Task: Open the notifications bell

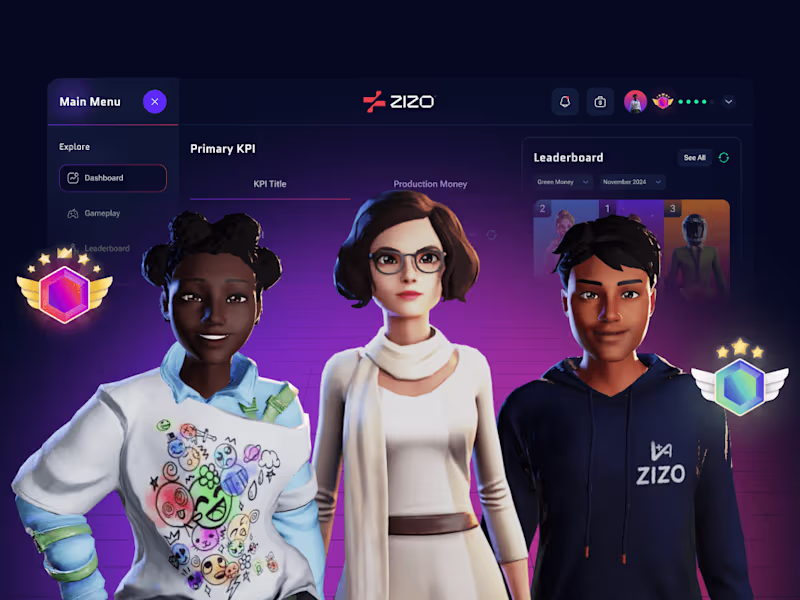Action: [565, 101]
